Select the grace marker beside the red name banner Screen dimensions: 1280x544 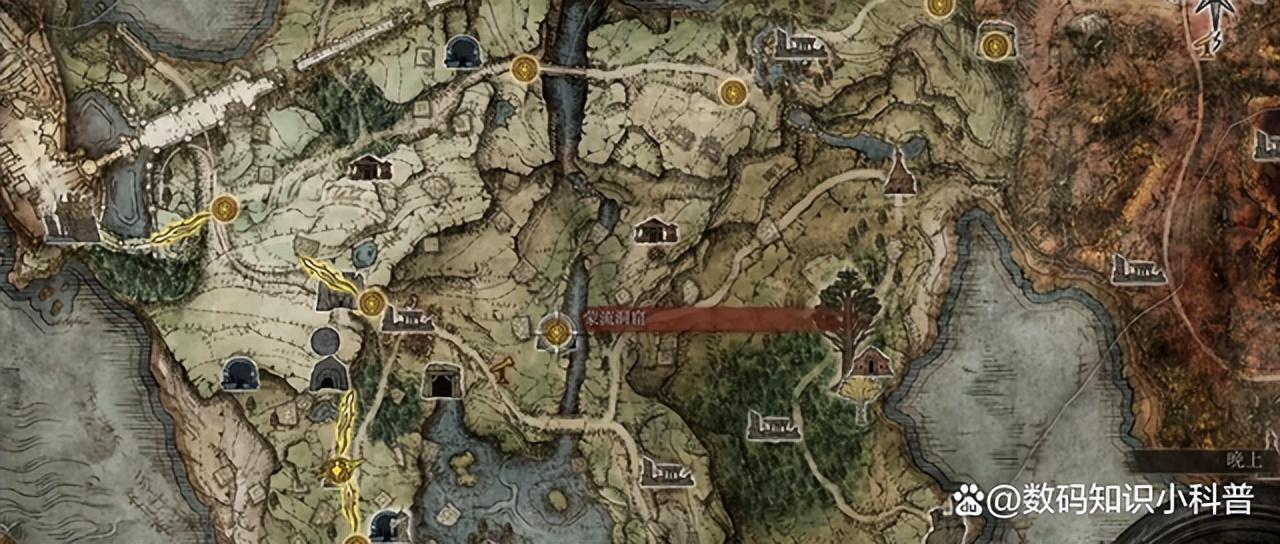coord(556,330)
